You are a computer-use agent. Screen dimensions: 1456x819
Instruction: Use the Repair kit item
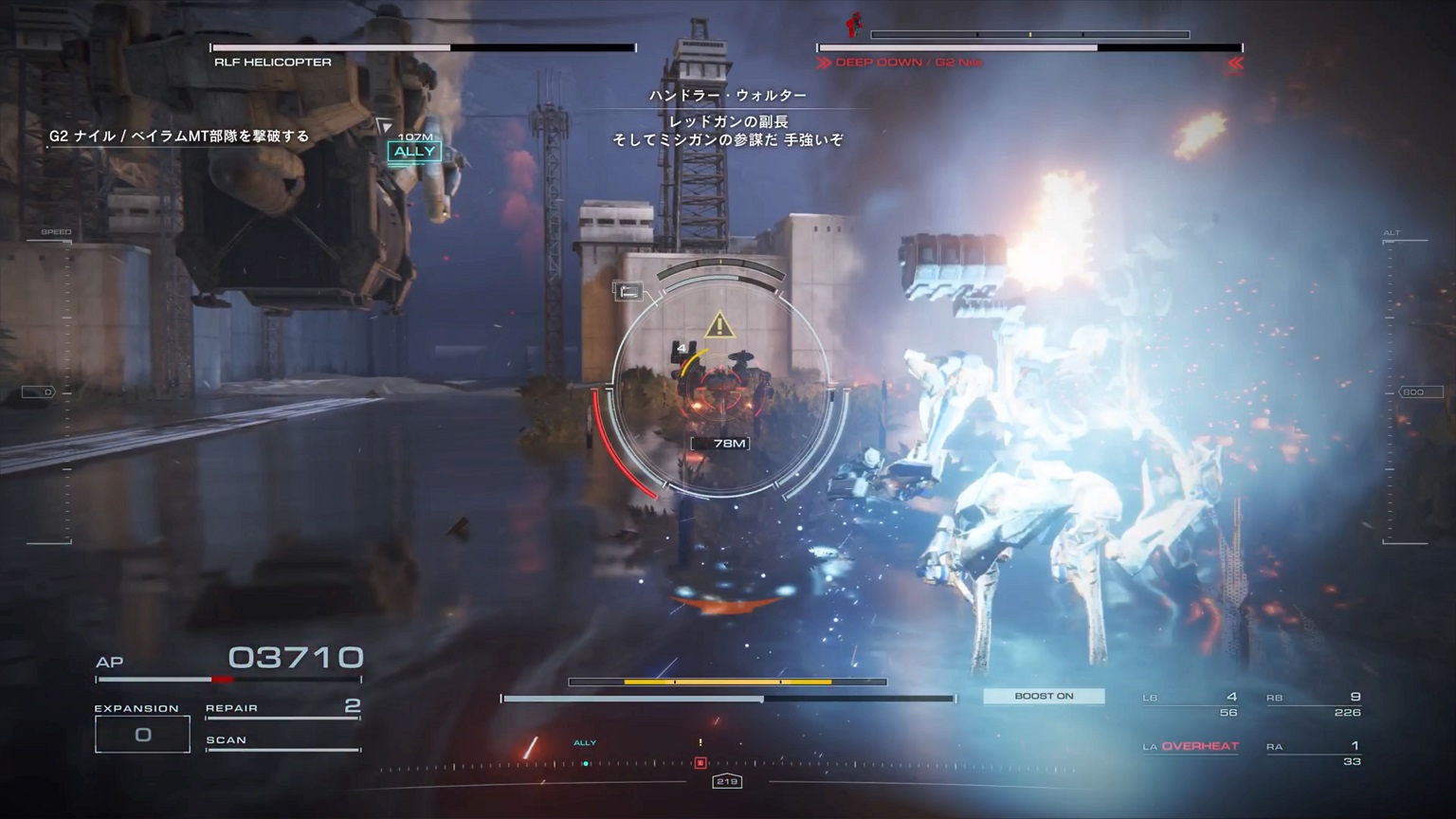tap(282, 708)
